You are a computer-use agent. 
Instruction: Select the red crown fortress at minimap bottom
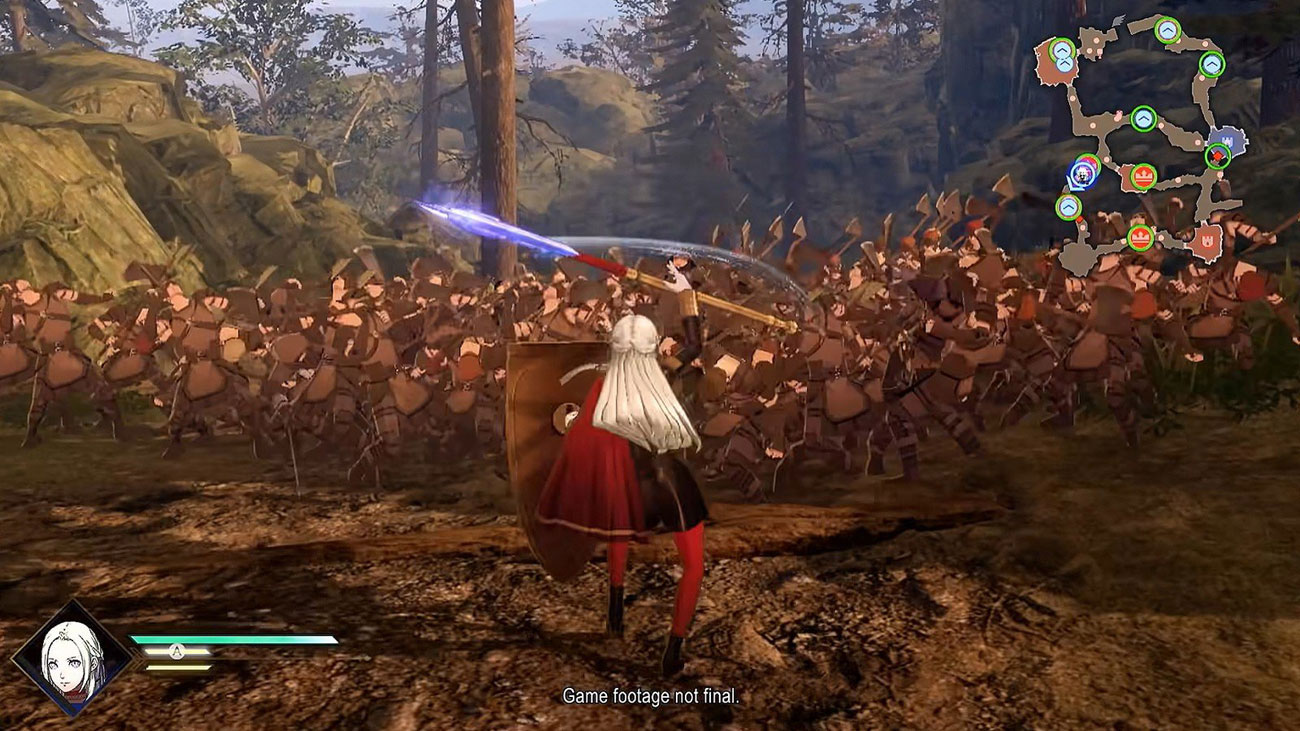coord(1141,236)
